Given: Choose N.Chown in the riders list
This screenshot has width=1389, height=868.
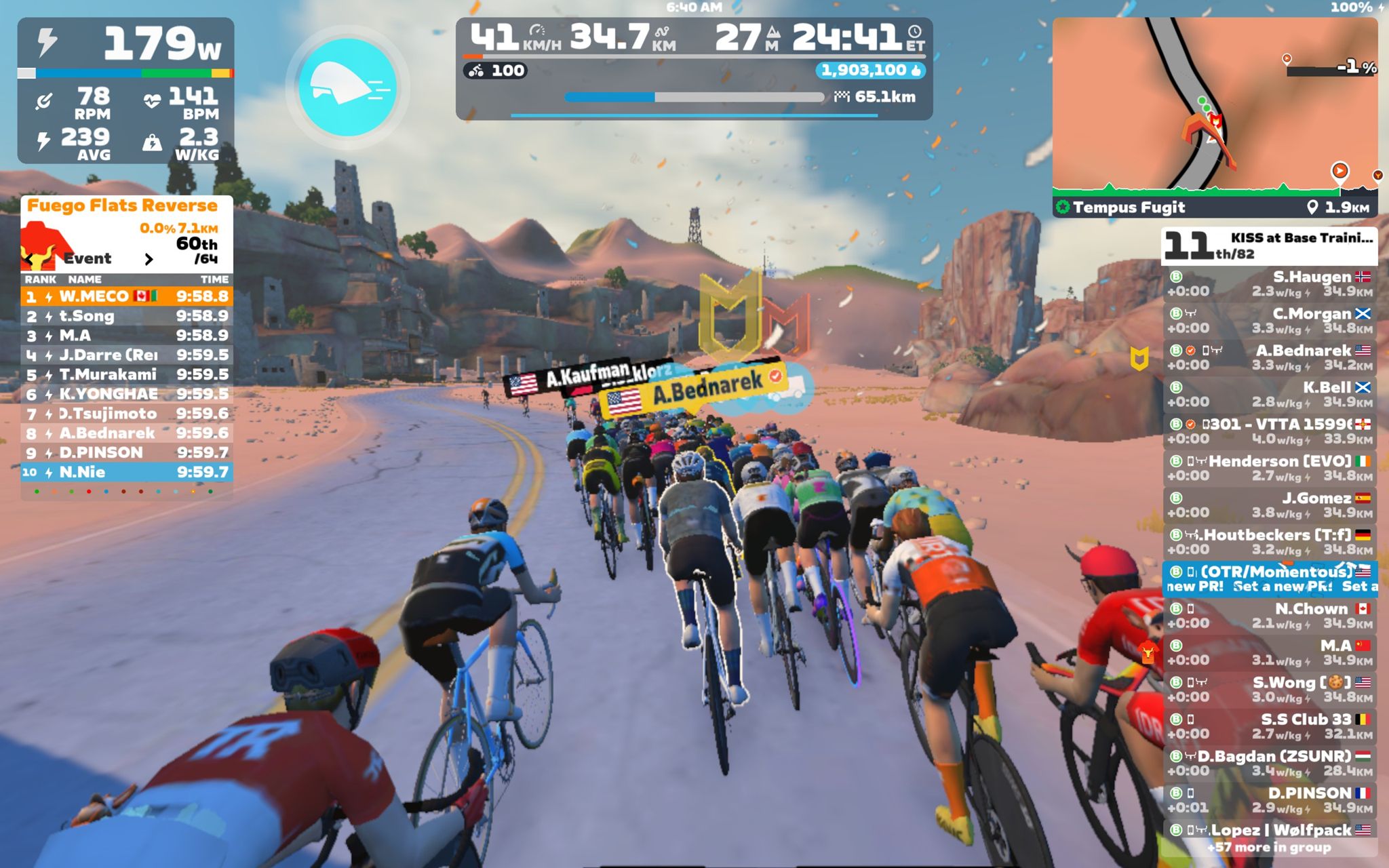Looking at the screenshot, I should (x=1270, y=616).
